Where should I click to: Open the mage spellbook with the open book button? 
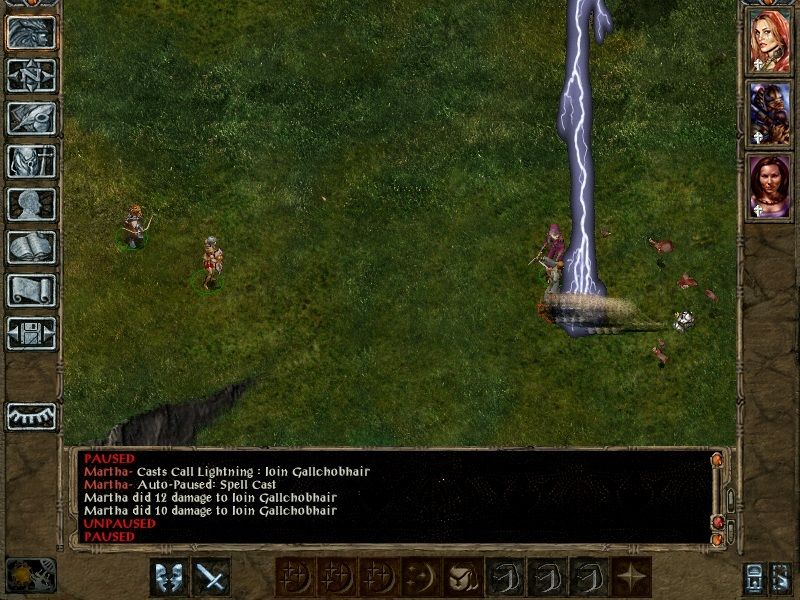tap(31, 247)
